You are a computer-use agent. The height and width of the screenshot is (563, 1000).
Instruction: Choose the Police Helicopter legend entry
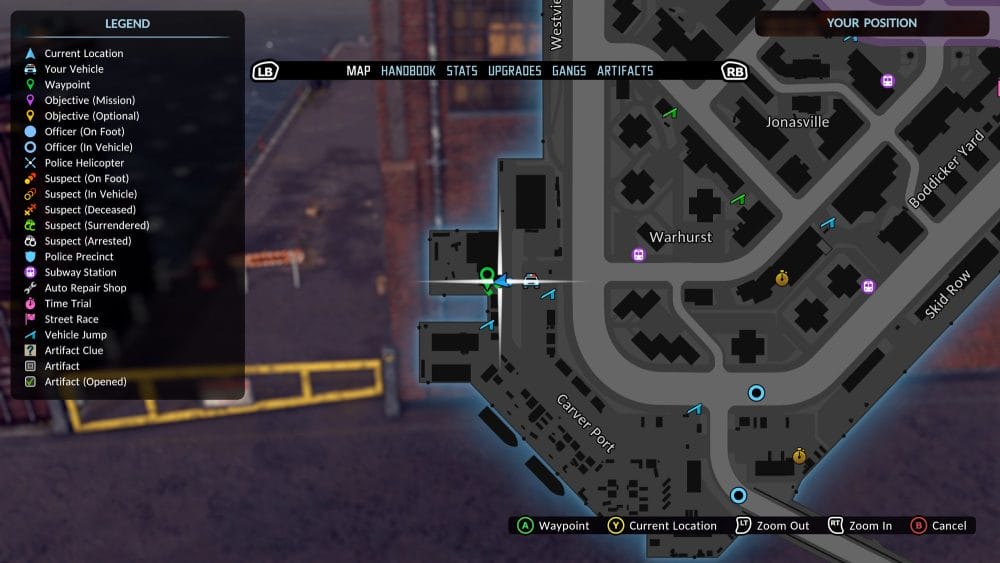coord(84,163)
